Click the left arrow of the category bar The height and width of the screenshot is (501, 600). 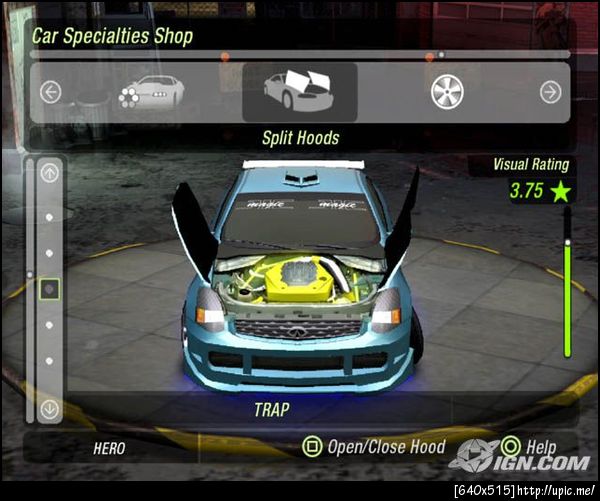[x=51, y=92]
